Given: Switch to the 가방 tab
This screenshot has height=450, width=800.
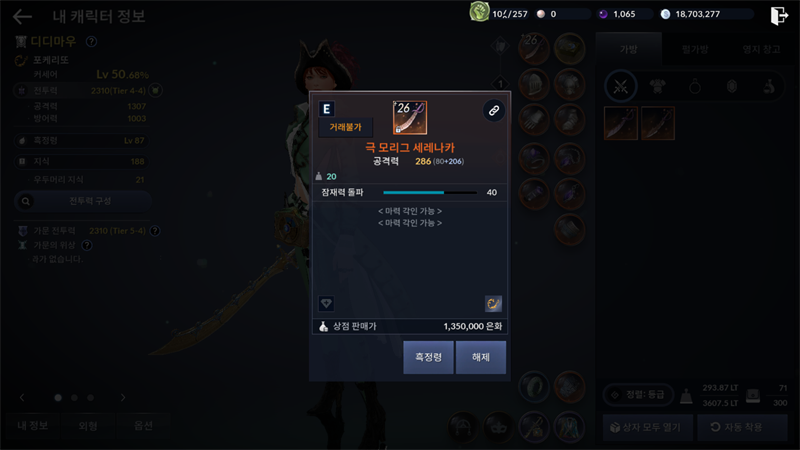Looking at the screenshot, I should point(628,48).
